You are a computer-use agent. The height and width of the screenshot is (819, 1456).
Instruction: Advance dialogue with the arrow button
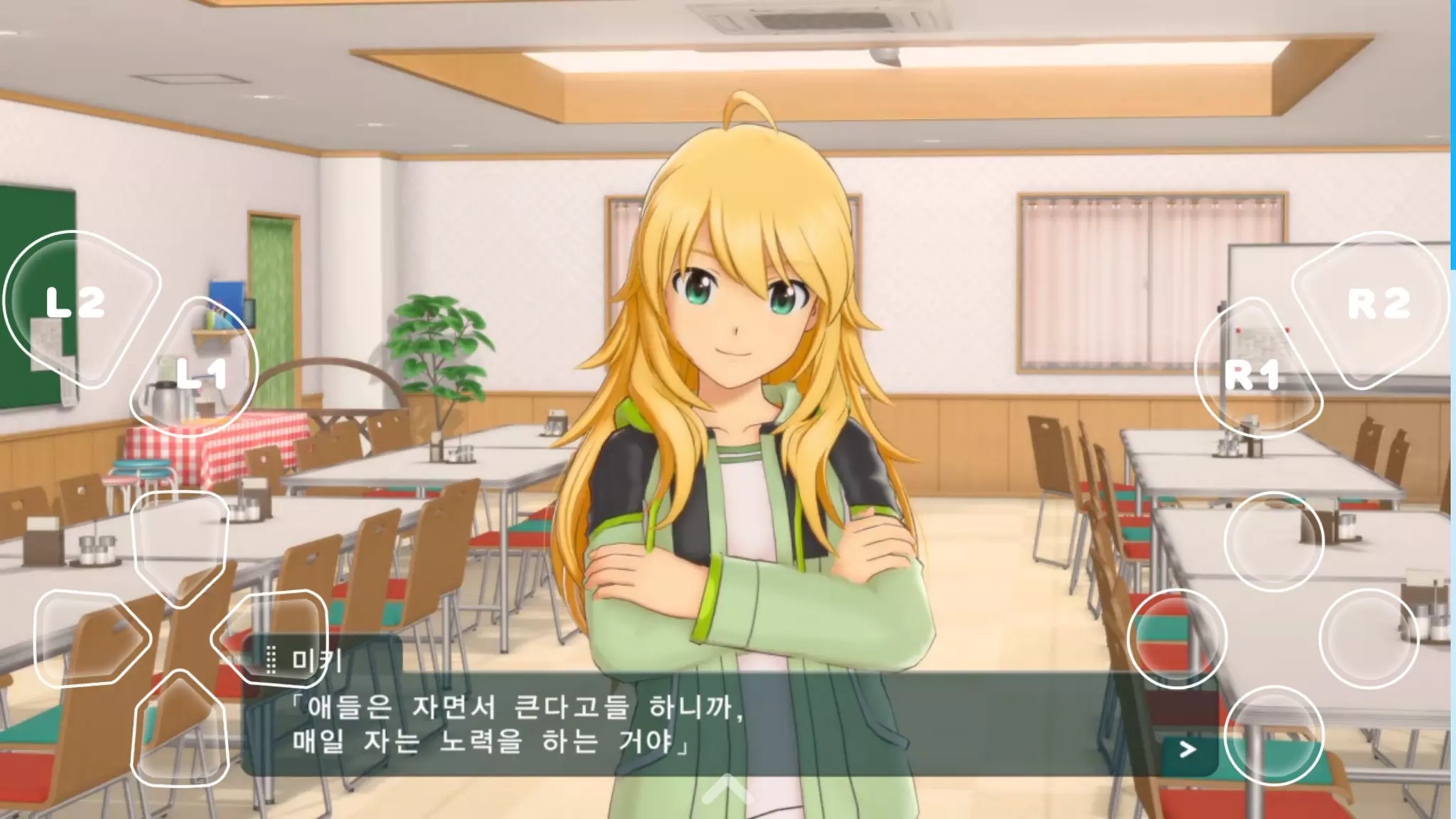[x=1187, y=749]
